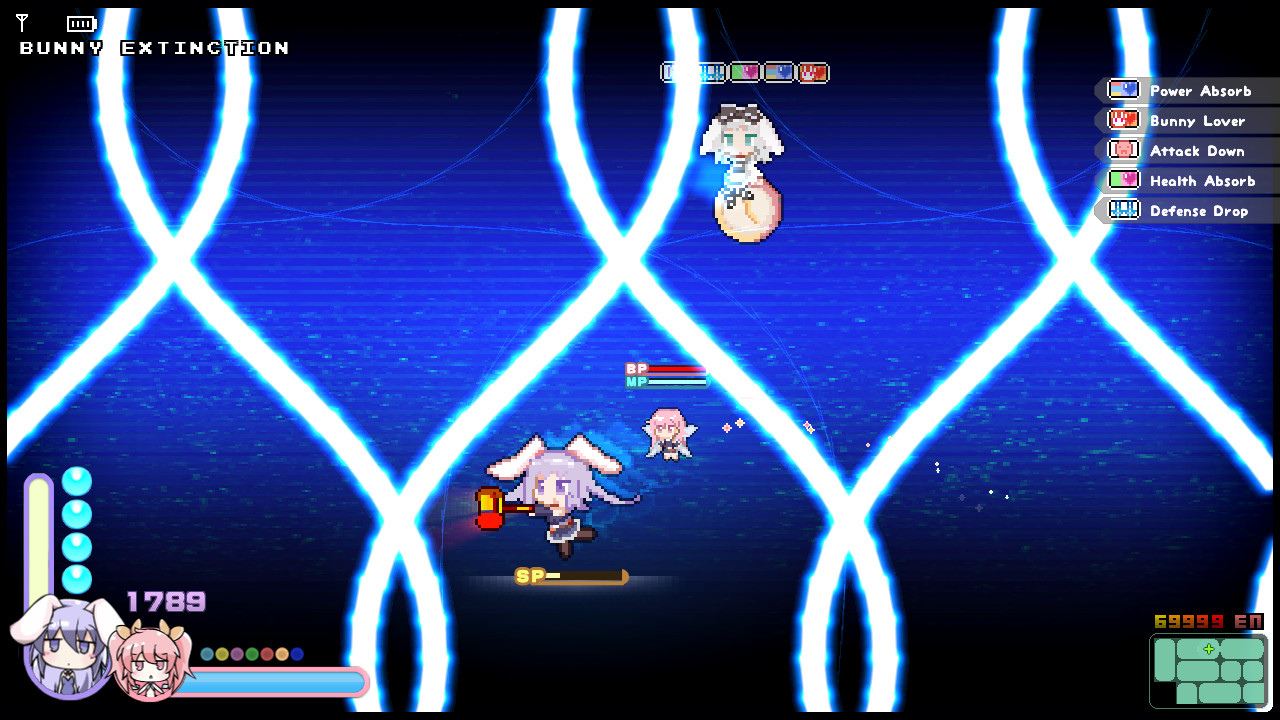Viewport: 1280px width, 720px height.
Task: Toggle the topmost blue orb on left gauge
Action: (77, 482)
